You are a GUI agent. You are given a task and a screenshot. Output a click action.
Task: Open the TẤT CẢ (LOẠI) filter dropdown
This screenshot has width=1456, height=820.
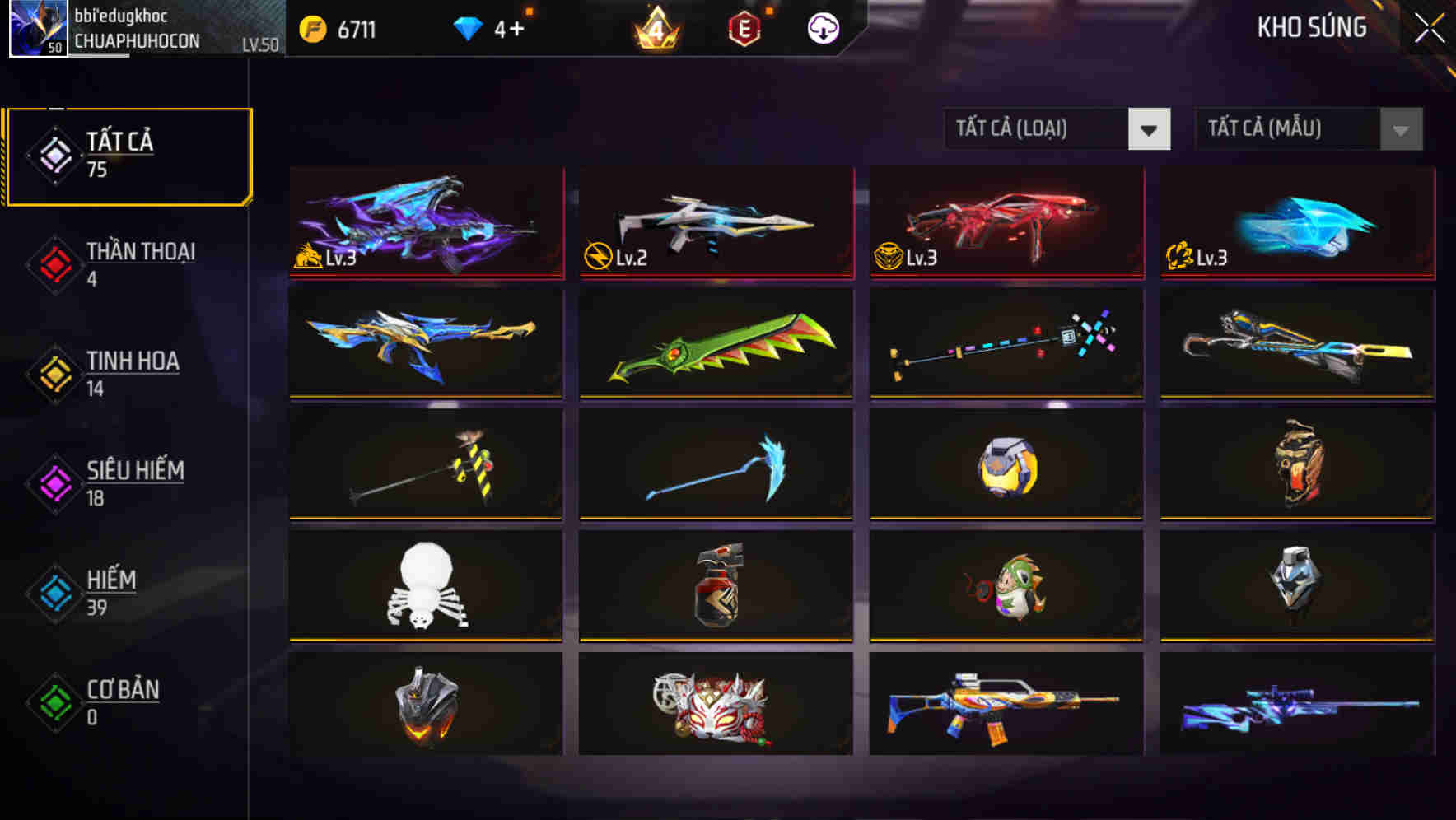pyautogui.click(x=1038, y=129)
